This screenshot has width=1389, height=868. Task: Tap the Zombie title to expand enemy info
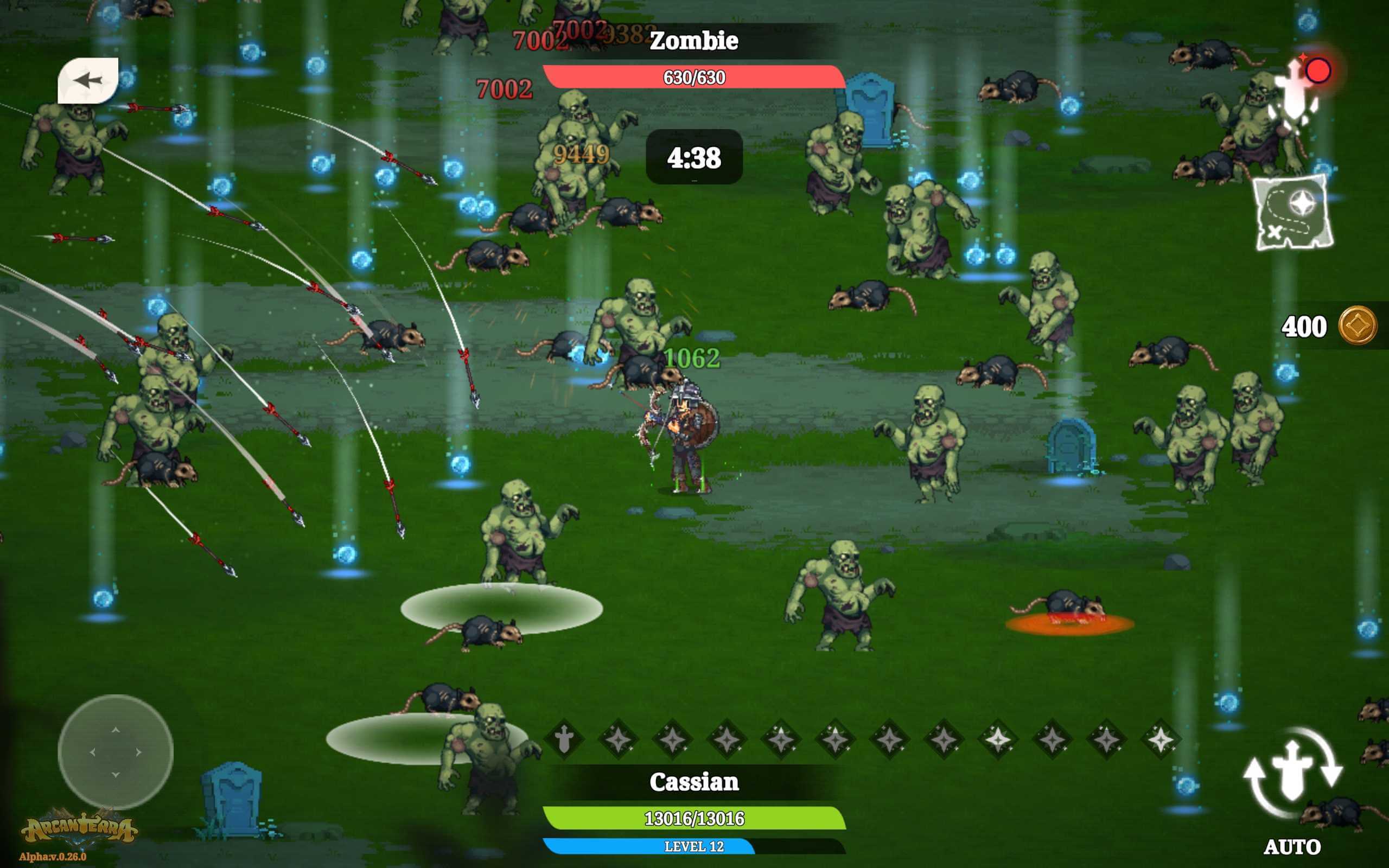(x=694, y=41)
